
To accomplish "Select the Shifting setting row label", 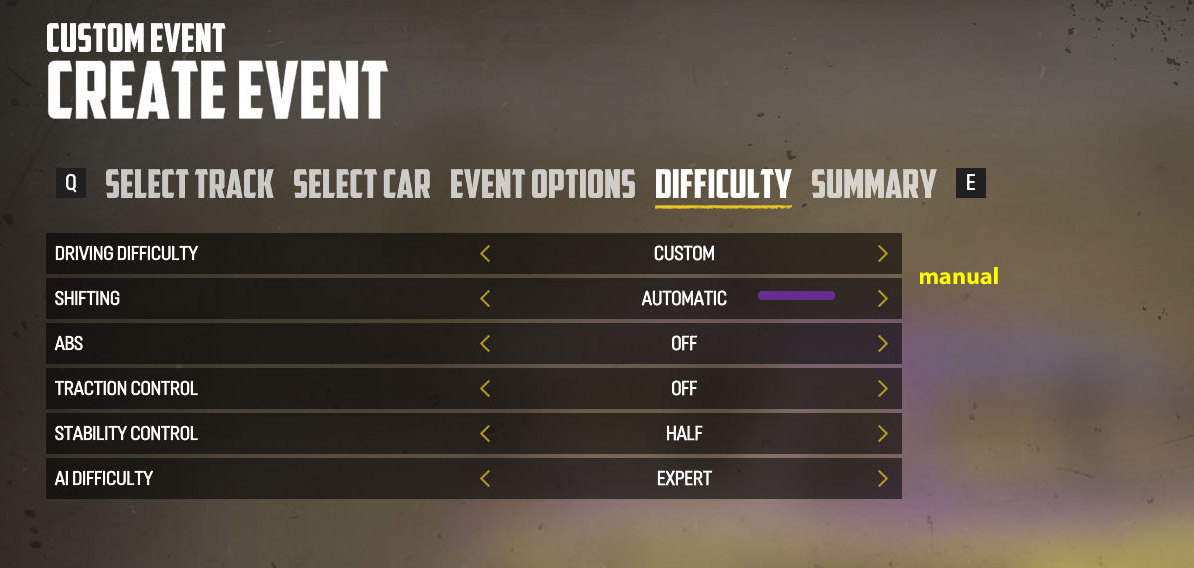I will (88, 299).
